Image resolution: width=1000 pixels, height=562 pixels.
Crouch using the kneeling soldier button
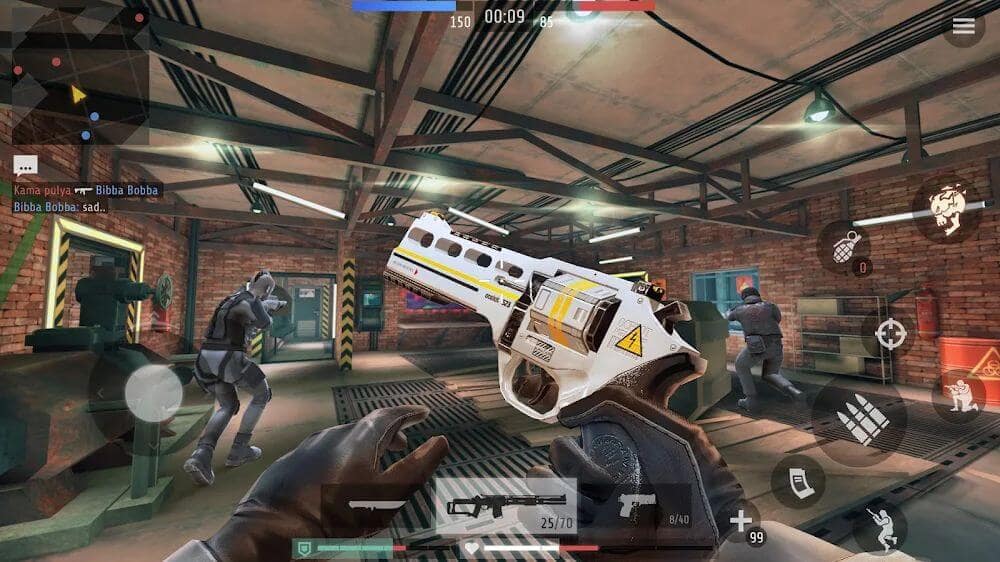tap(958, 395)
